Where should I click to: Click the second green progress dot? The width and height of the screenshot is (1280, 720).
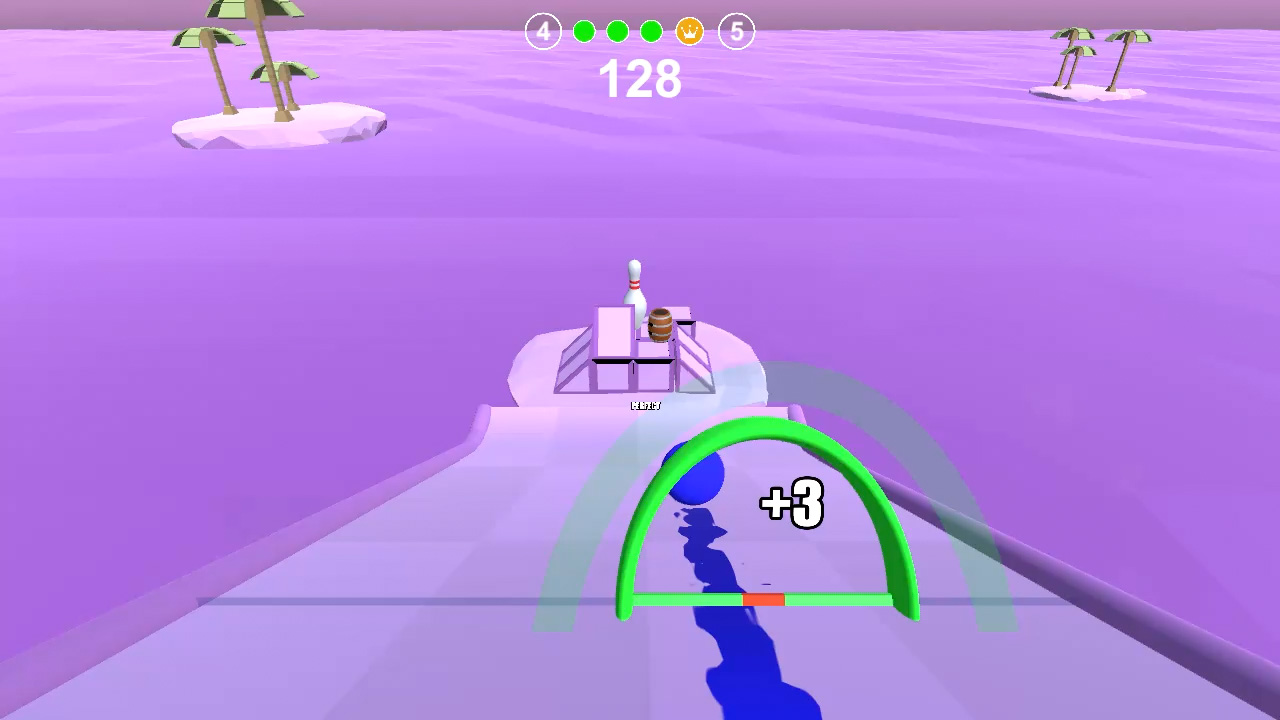(x=618, y=31)
